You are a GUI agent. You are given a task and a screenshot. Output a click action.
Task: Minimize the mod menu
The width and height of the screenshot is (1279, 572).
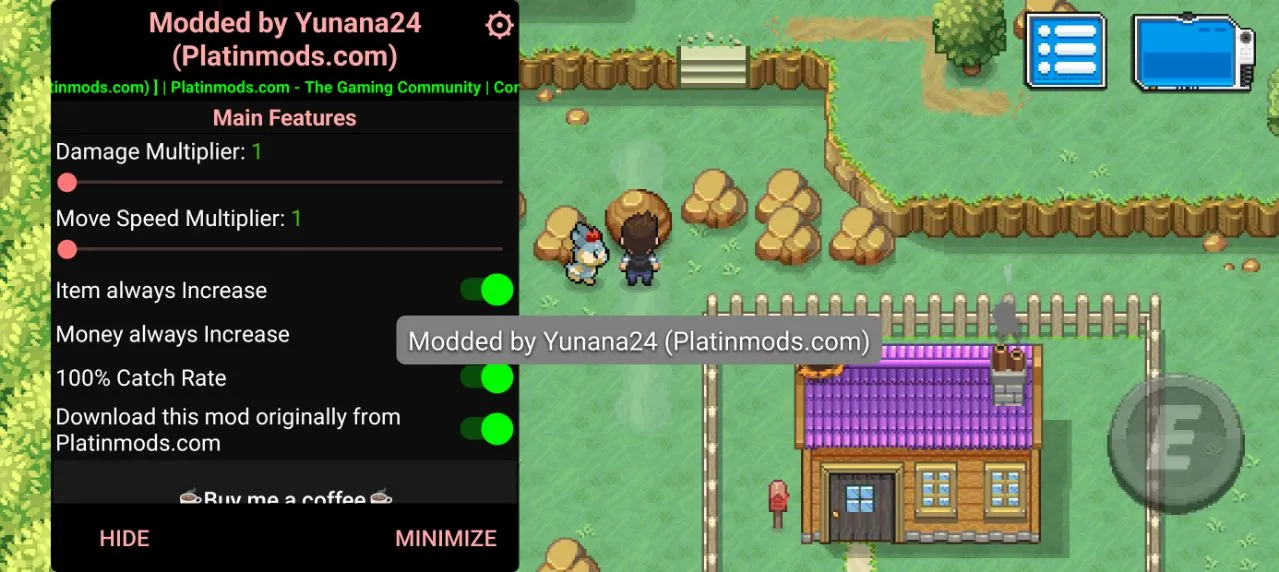(446, 538)
